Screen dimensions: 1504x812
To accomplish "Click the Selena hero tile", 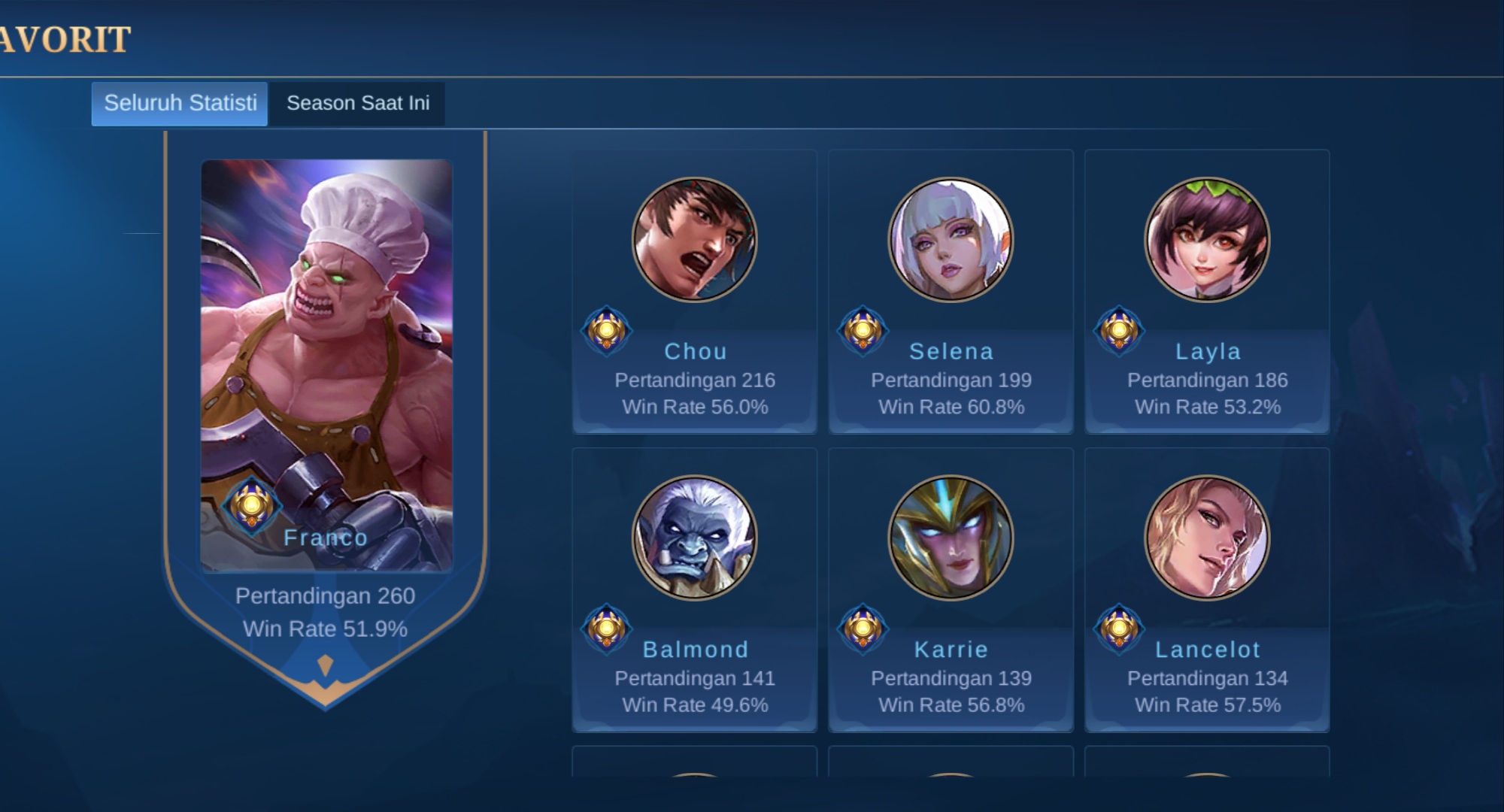I will pyautogui.click(x=951, y=292).
